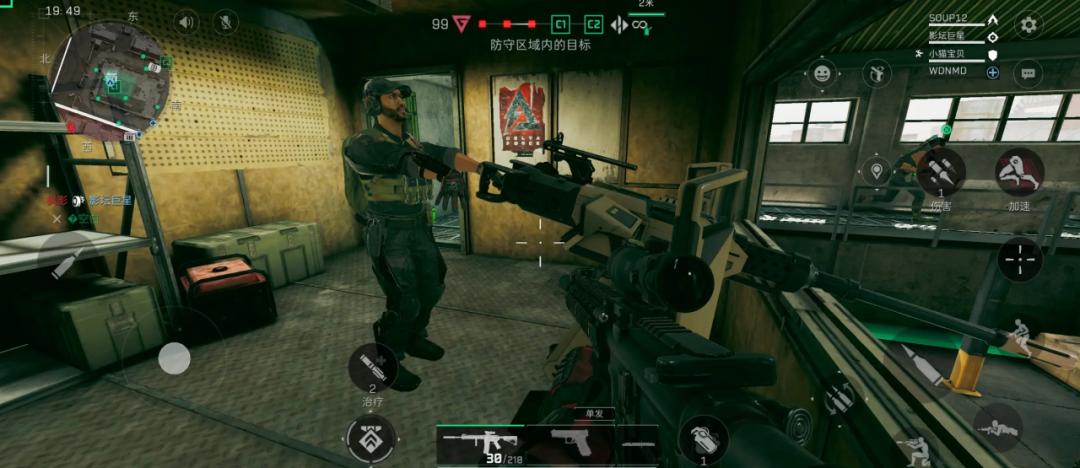Tap the aim-down-sights crosshair button
The image size is (1080, 468).
tap(1020, 261)
